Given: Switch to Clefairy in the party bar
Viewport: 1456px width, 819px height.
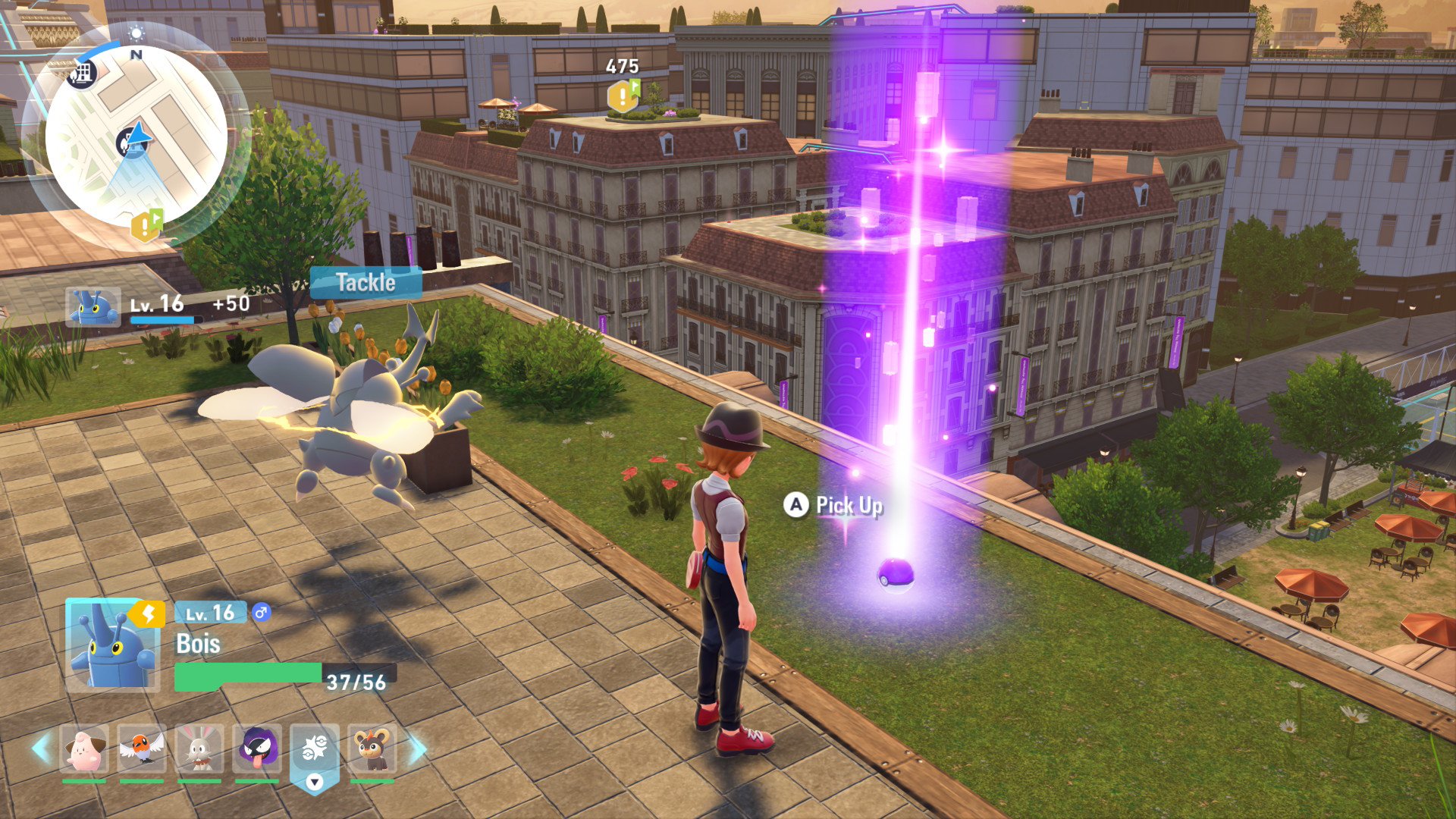Looking at the screenshot, I should 84,748.
